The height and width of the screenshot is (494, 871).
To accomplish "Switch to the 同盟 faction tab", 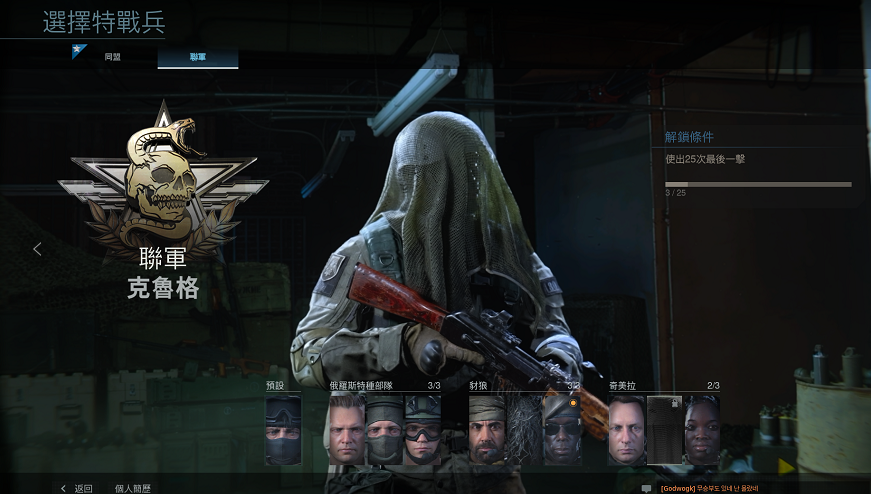I will coord(112,58).
